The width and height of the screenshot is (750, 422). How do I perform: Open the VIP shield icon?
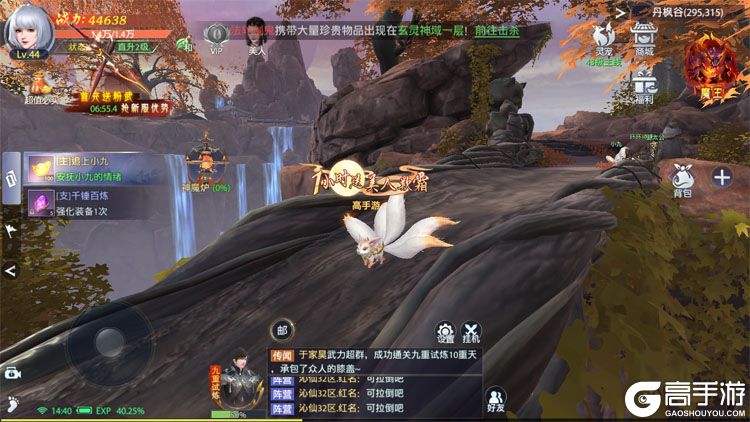(x=216, y=37)
